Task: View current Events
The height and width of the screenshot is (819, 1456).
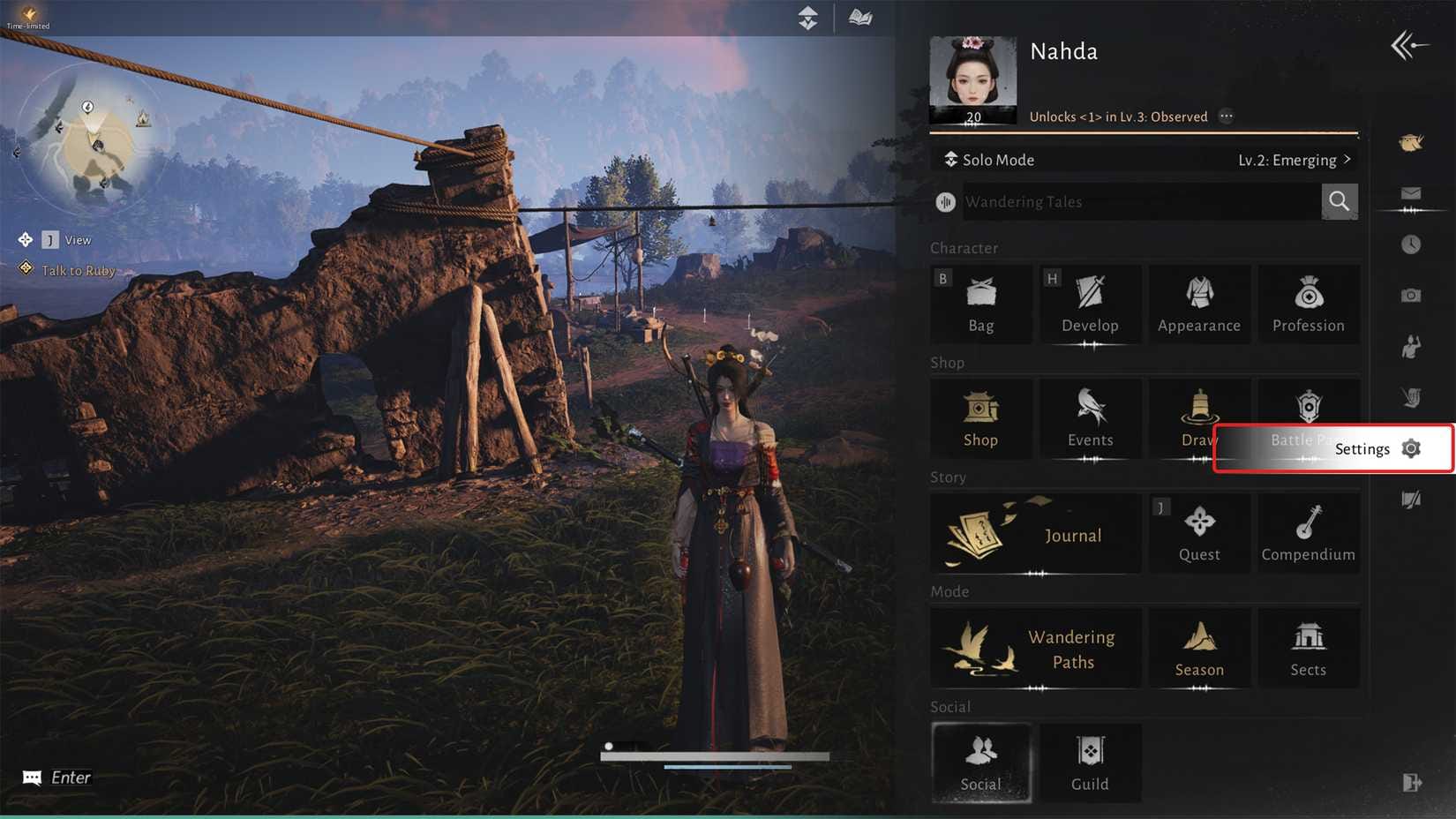Action: [x=1090, y=419]
